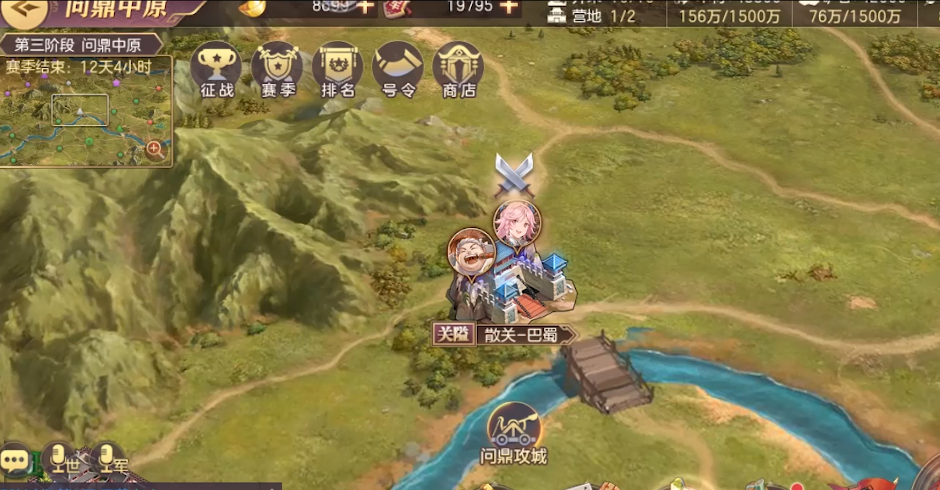Open 问鼎攻城 siege catapult button
This screenshot has width=940, height=490.
click(x=514, y=435)
